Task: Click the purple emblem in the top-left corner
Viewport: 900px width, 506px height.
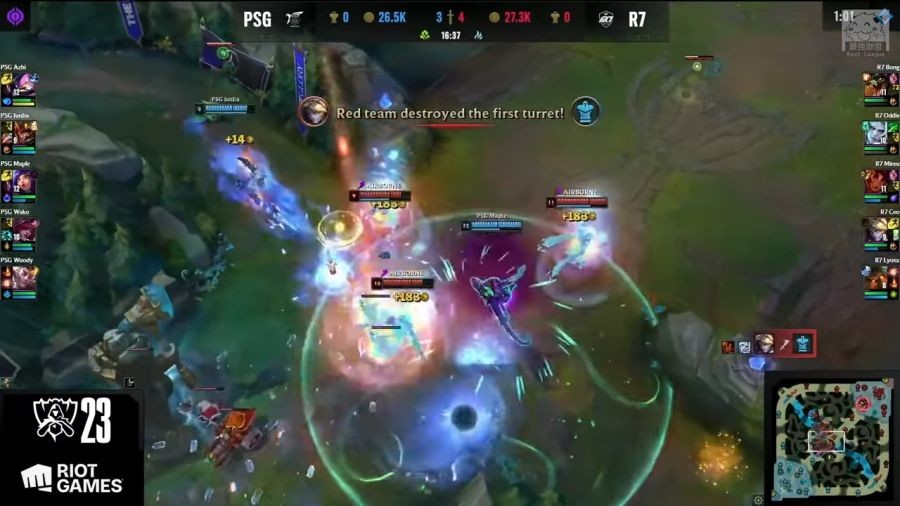Action: 14,16
